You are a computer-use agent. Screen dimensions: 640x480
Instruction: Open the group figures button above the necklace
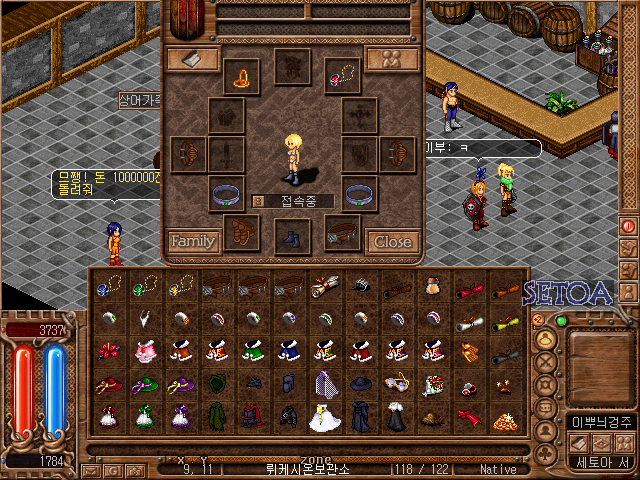(x=391, y=59)
